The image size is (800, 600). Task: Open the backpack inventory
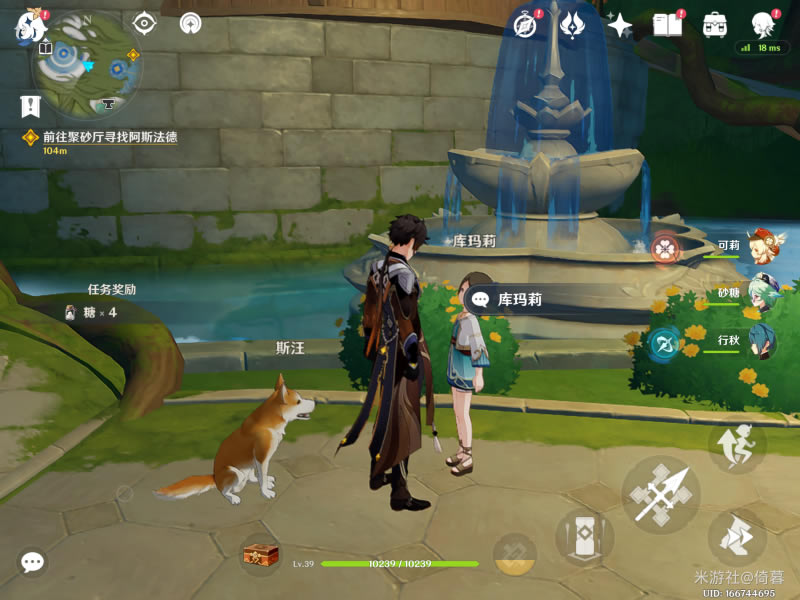click(x=715, y=25)
